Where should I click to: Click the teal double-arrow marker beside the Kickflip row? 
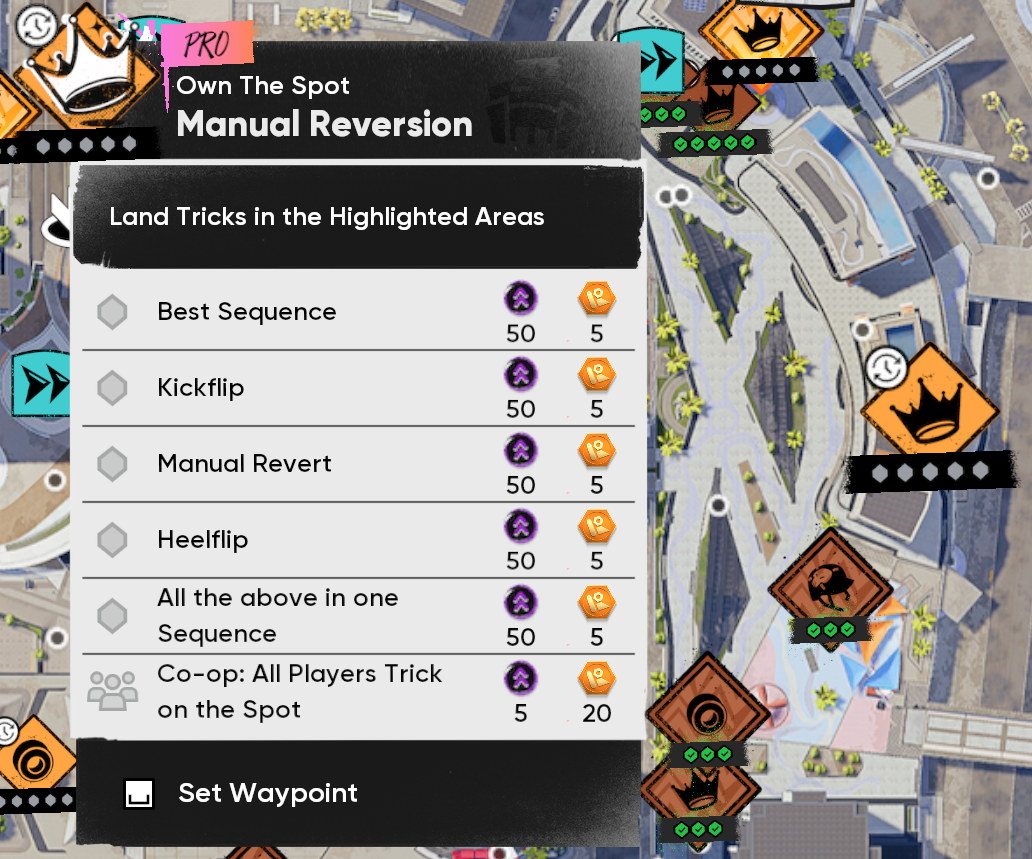(42, 385)
